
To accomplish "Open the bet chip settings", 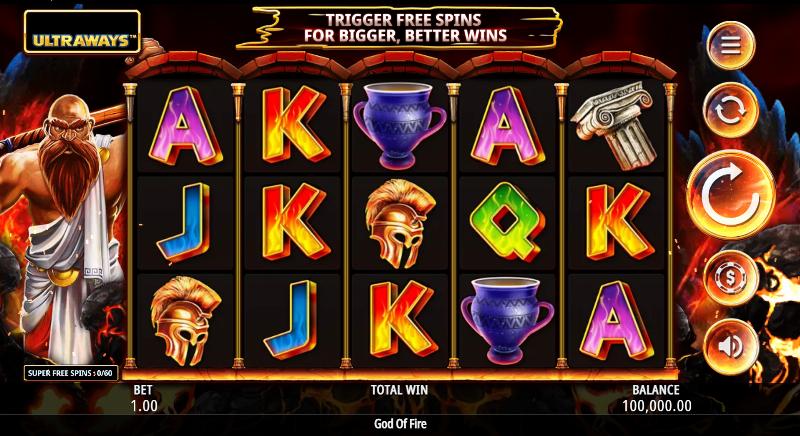I will click(x=731, y=277).
